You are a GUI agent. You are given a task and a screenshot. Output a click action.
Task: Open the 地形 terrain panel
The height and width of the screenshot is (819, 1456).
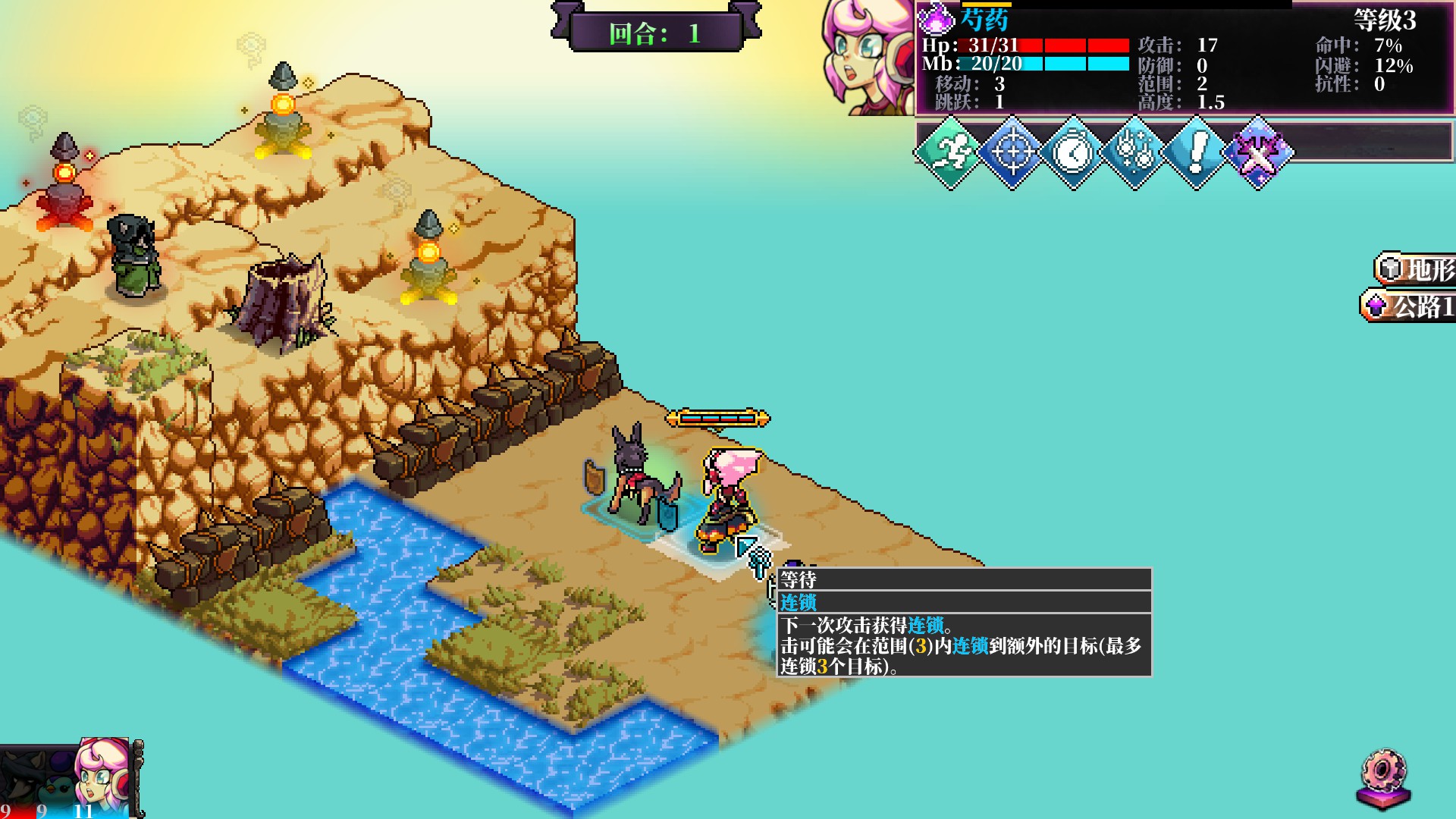coord(1417,268)
